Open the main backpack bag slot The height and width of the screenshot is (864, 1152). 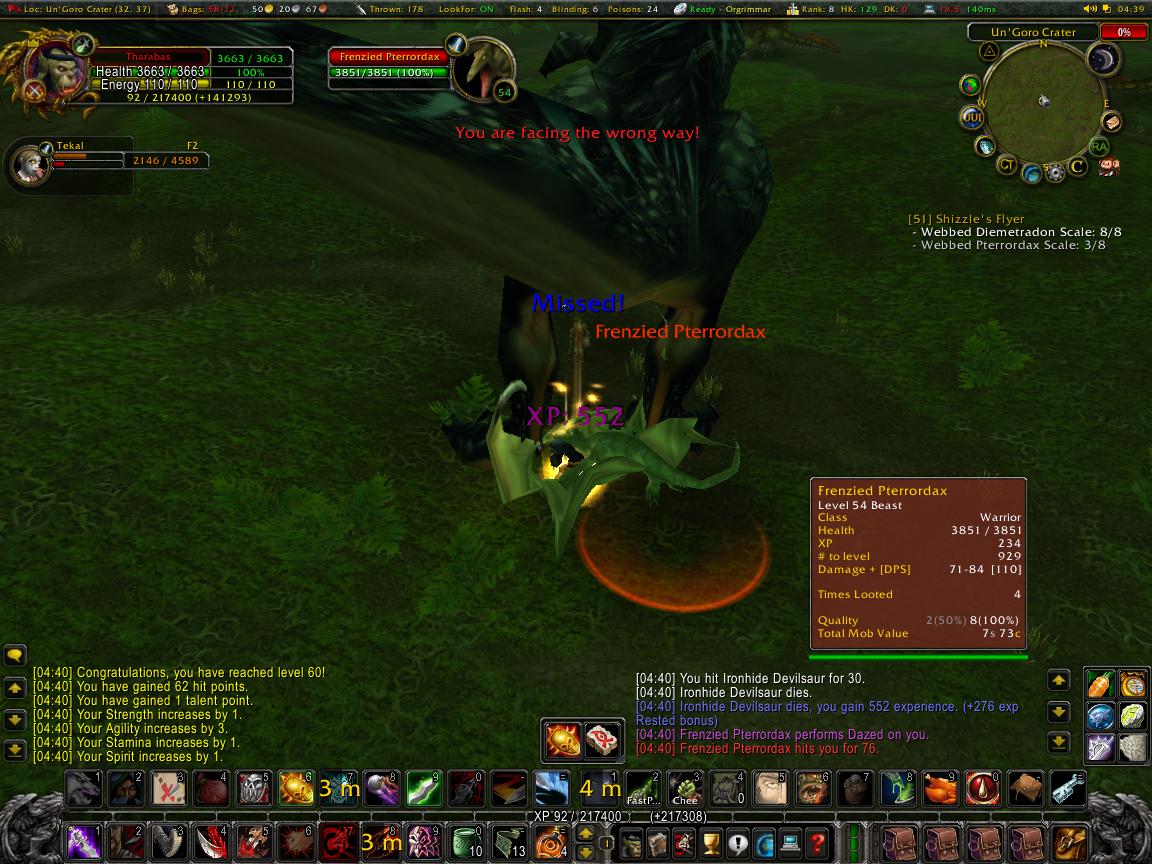point(1072,842)
